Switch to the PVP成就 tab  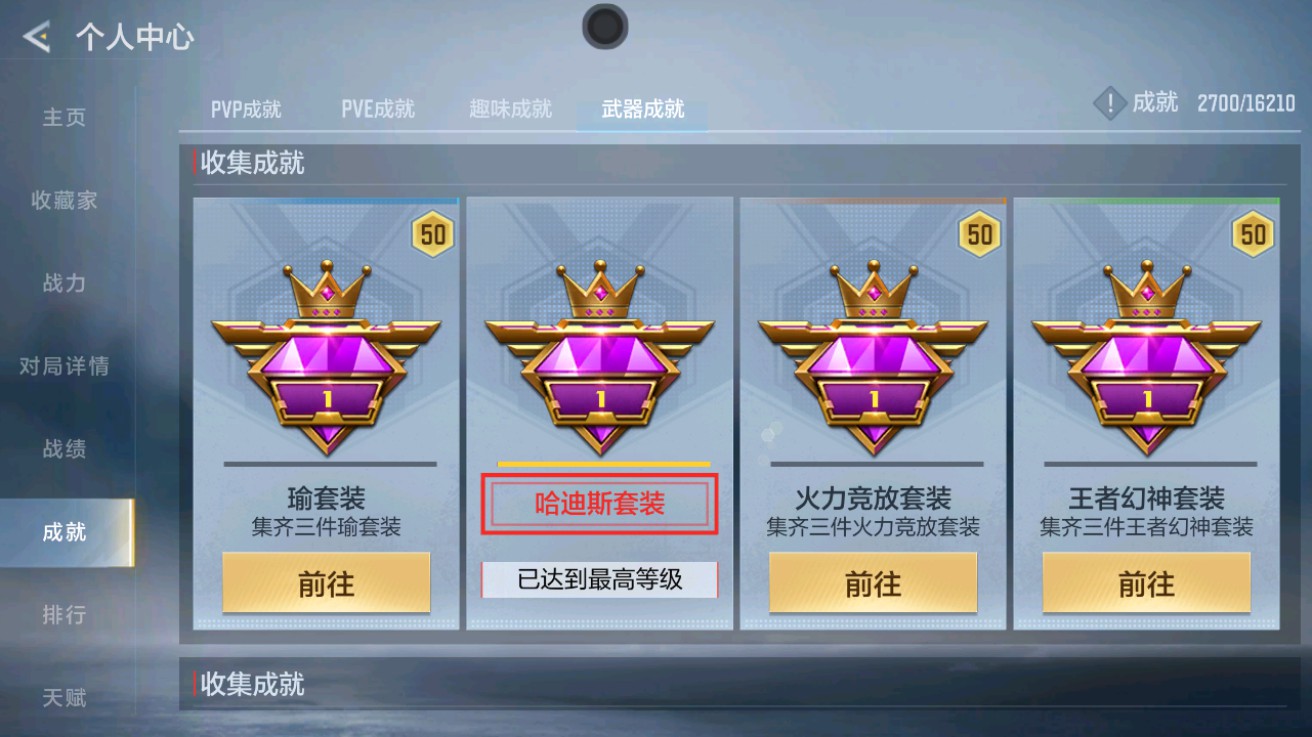248,110
